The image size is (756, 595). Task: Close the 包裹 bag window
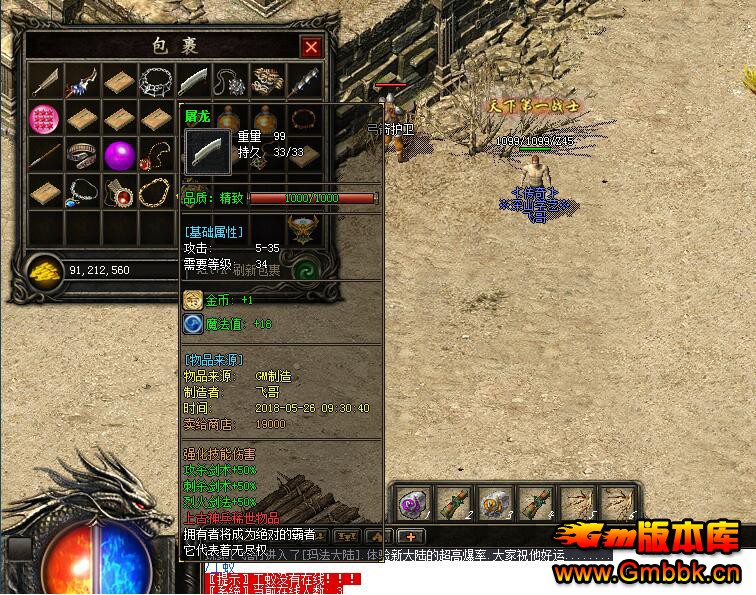click(x=312, y=47)
